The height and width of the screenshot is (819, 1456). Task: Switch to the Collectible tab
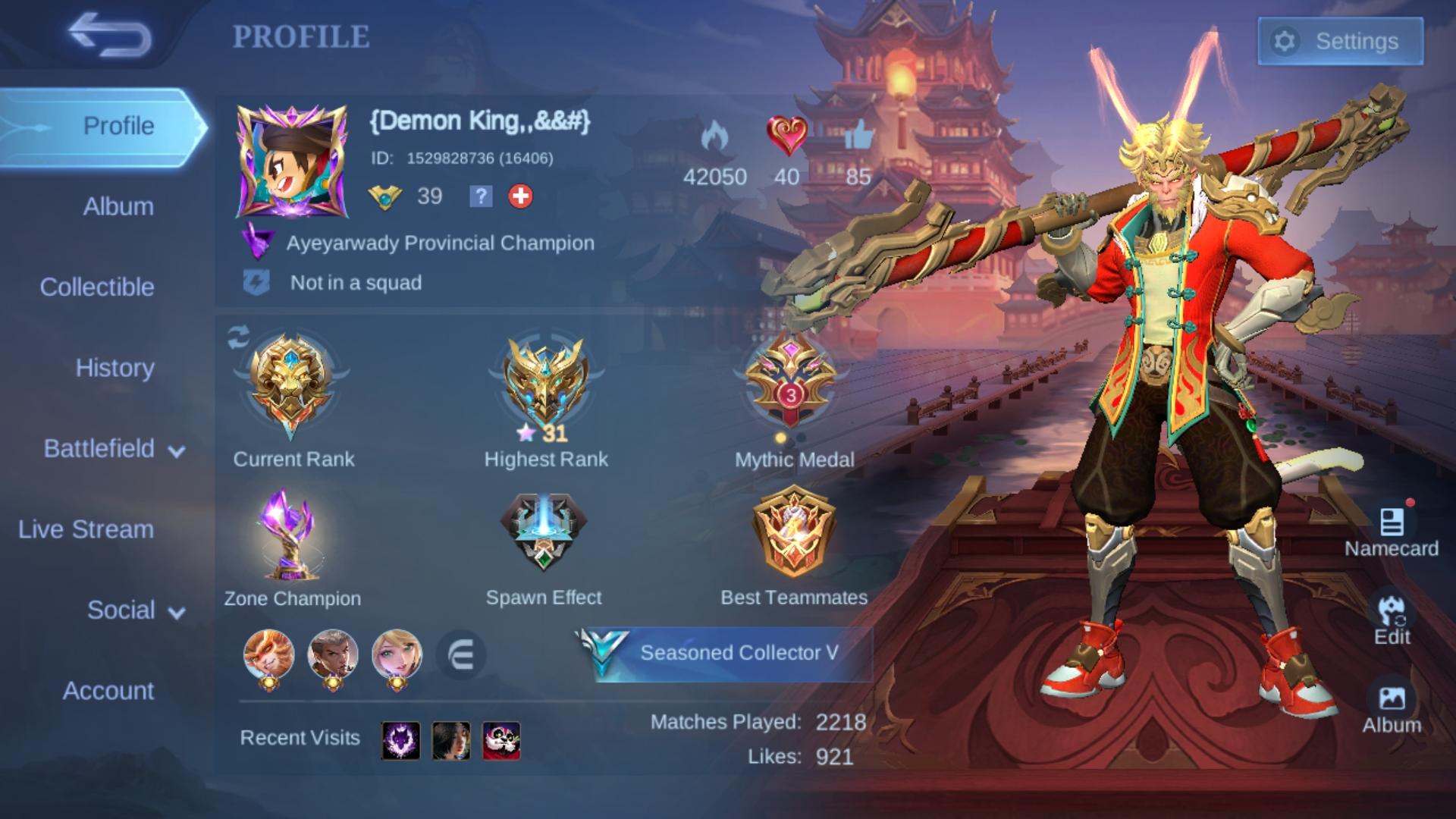pyautogui.click(x=98, y=287)
